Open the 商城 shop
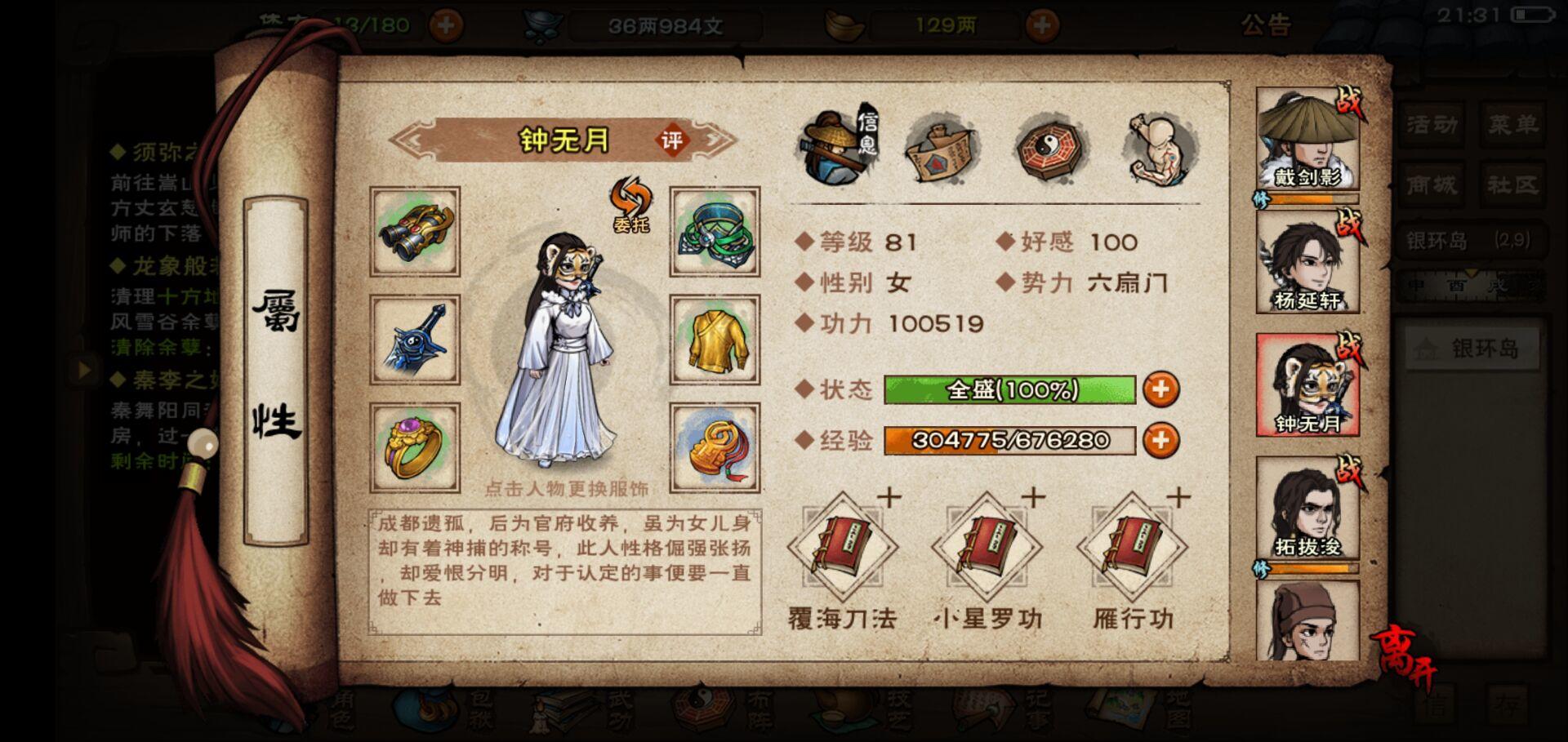 pos(1433,186)
